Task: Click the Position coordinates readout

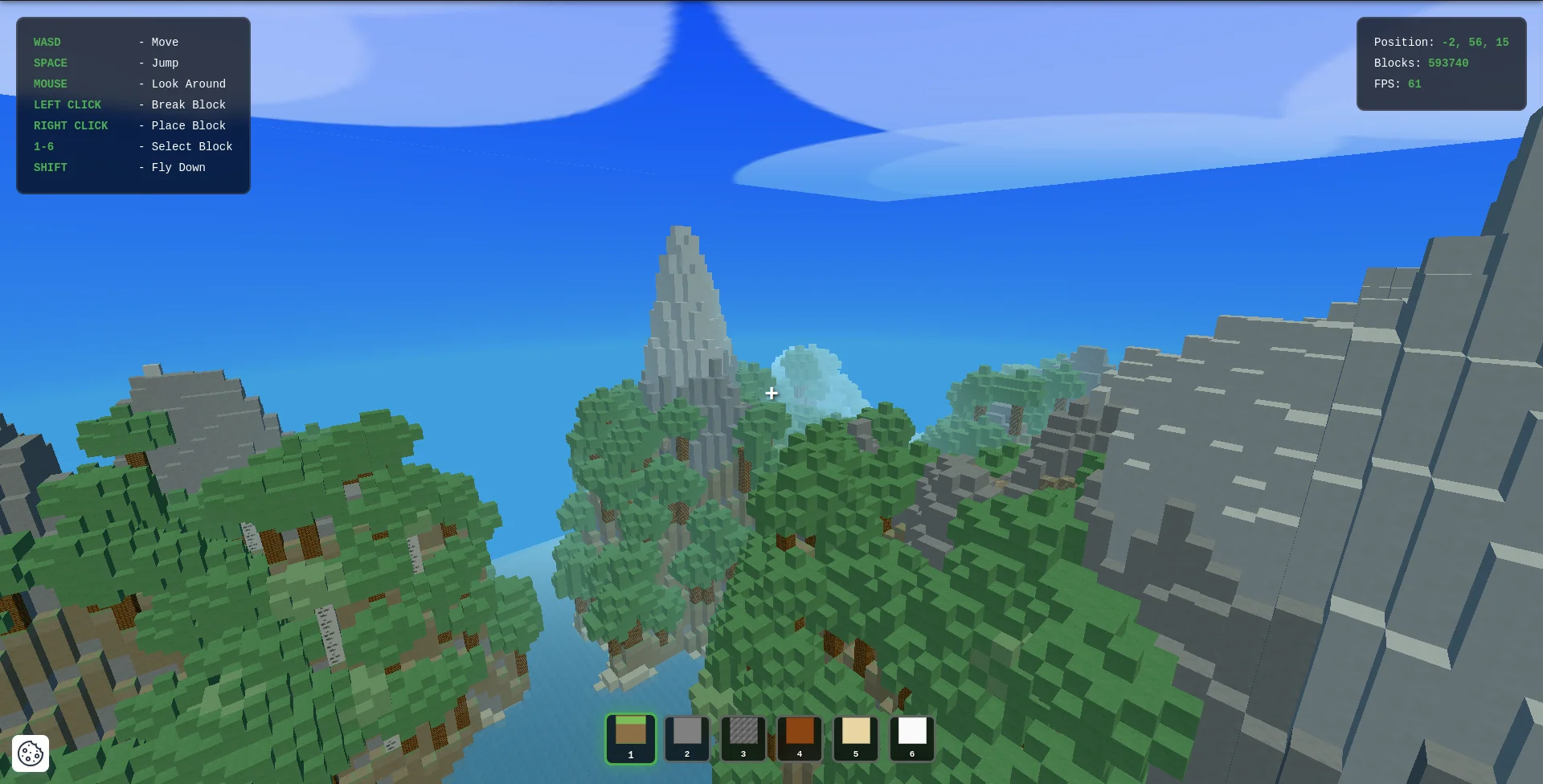Action: click(x=1441, y=42)
